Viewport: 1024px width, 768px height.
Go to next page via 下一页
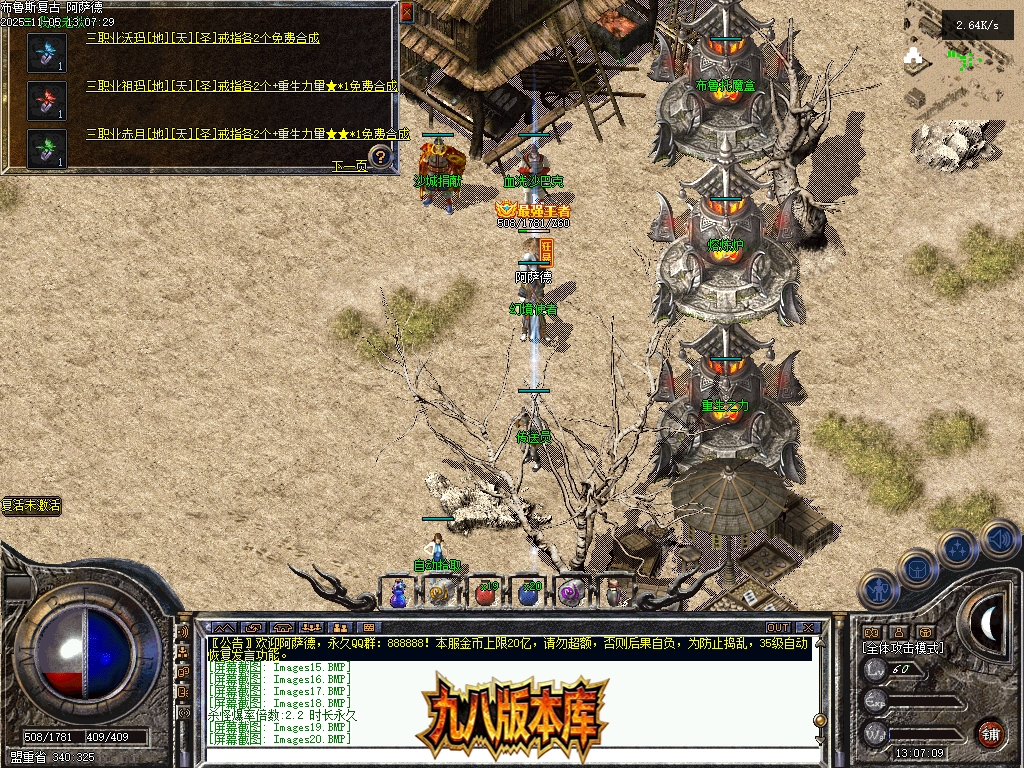click(349, 166)
